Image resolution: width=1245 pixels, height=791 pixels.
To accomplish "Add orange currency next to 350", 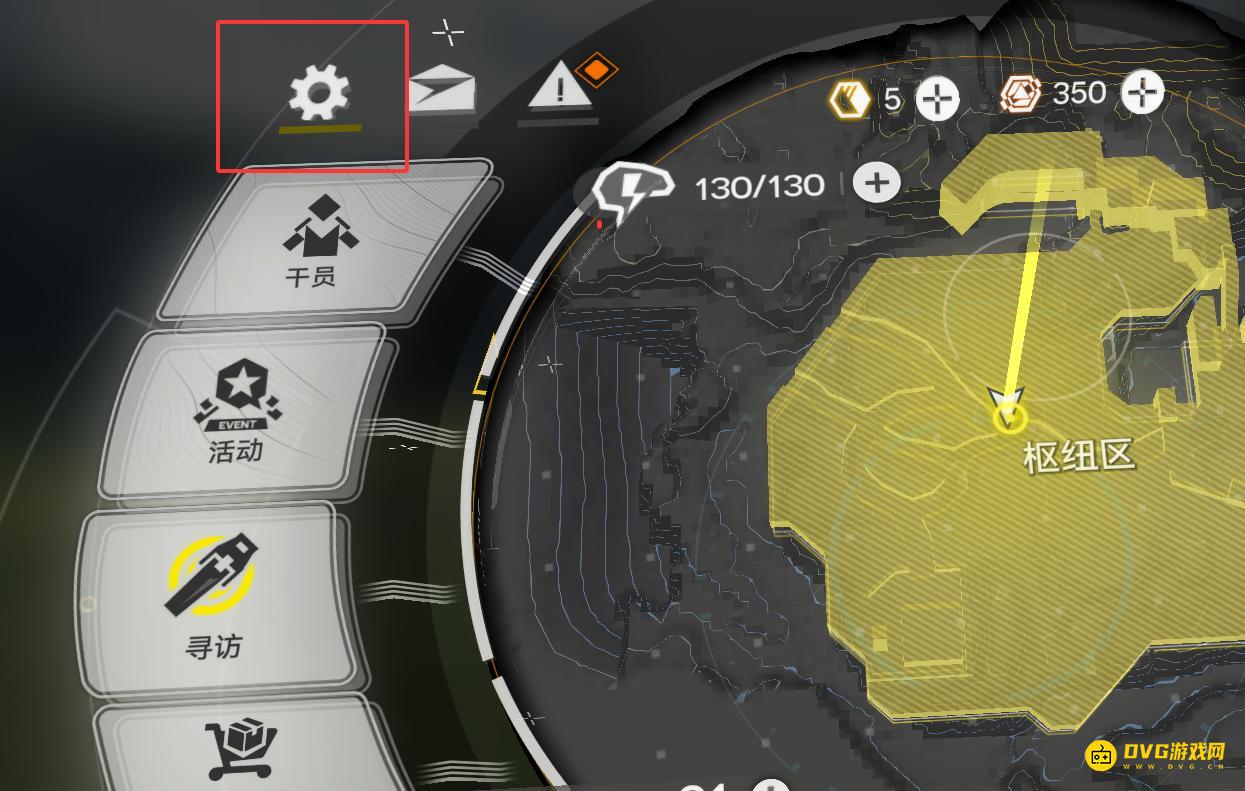I will click(1142, 93).
